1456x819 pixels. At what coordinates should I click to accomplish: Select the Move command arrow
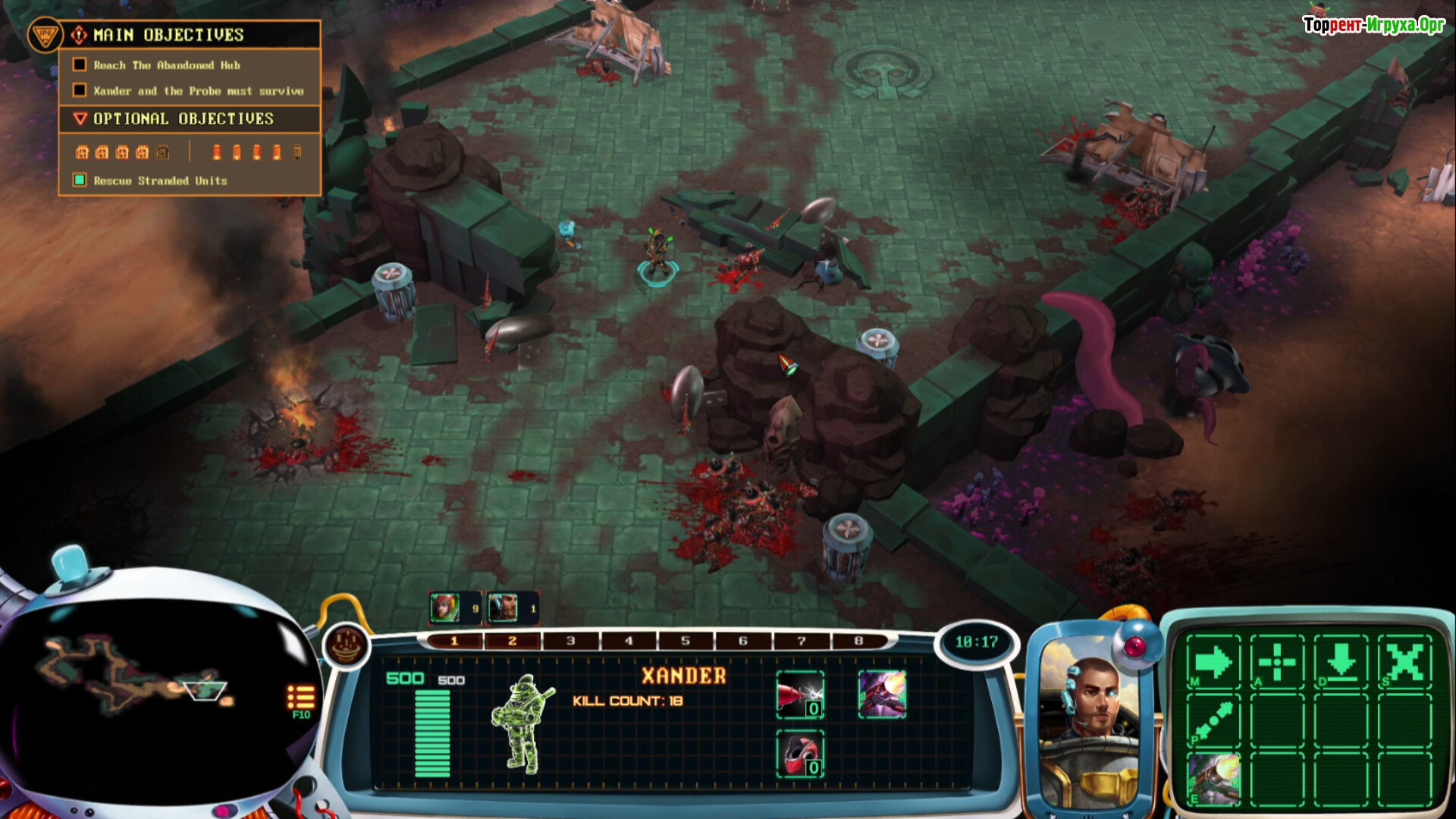tap(1213, 662)
